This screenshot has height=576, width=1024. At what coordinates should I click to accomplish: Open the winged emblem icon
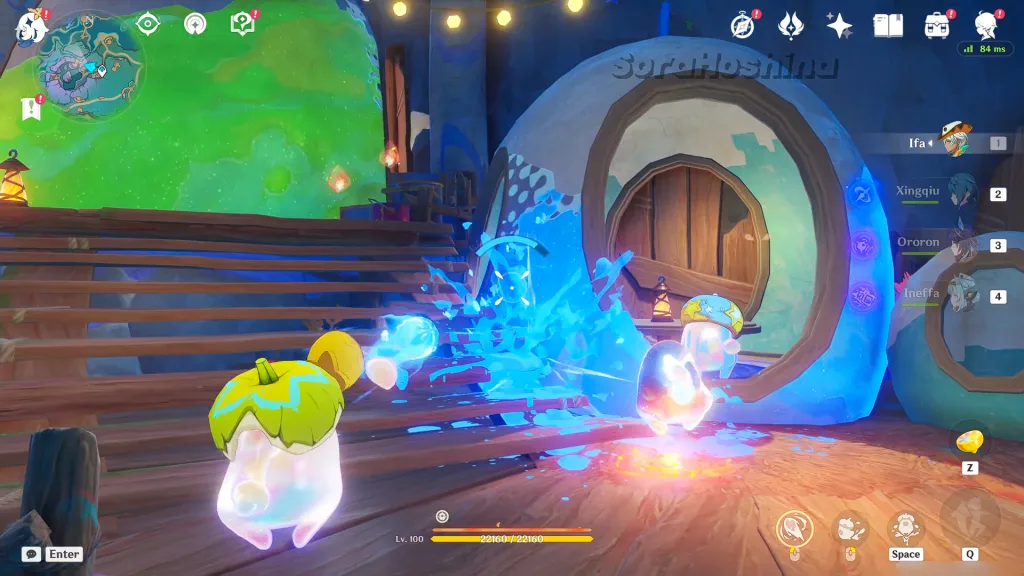[x=791, y=25]
